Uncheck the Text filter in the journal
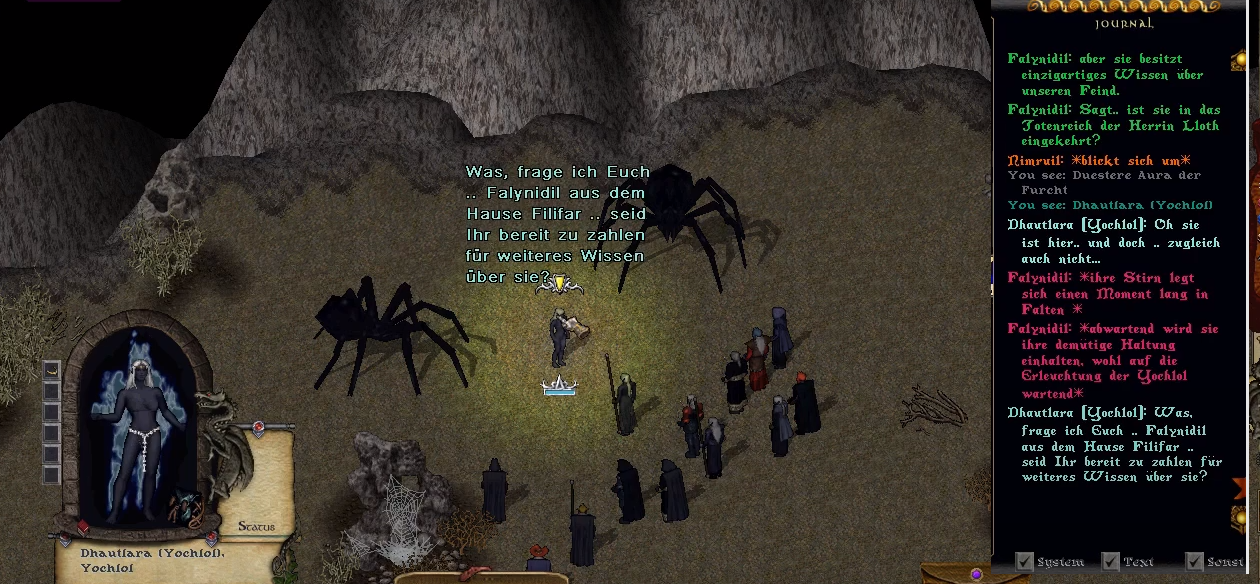 [1110, 562]
